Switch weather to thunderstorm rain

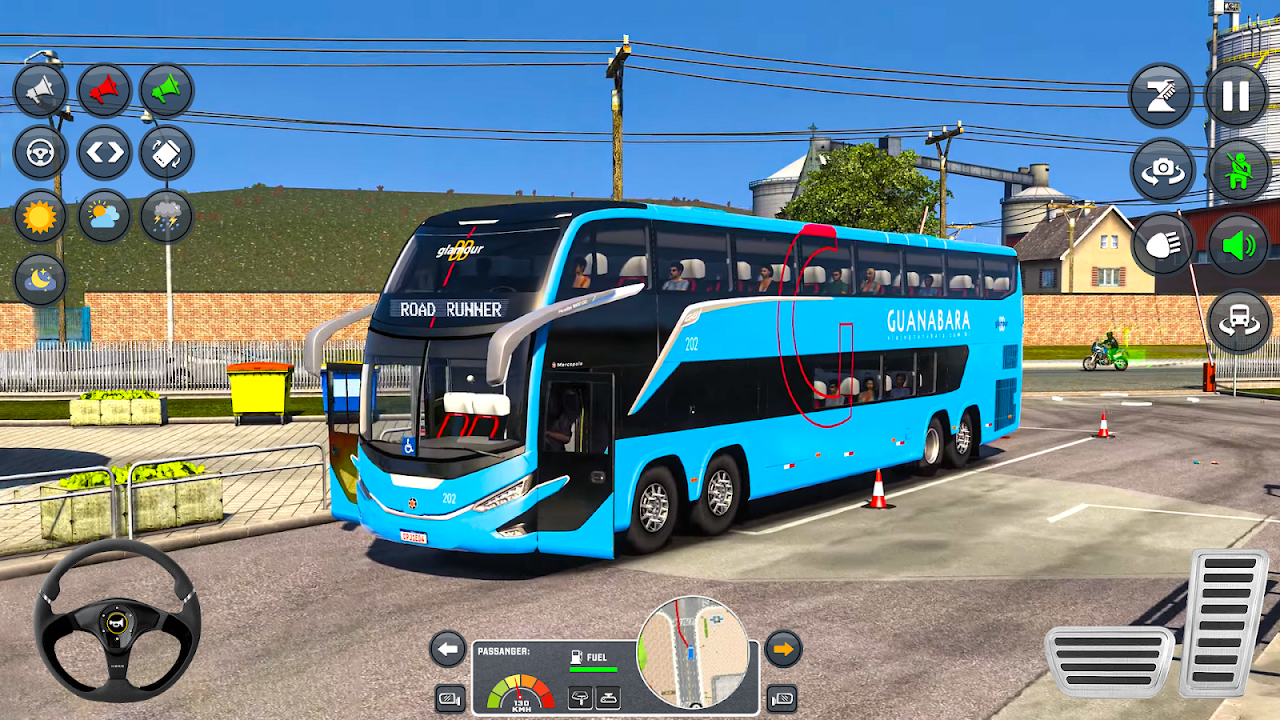[x=166, y=216]
